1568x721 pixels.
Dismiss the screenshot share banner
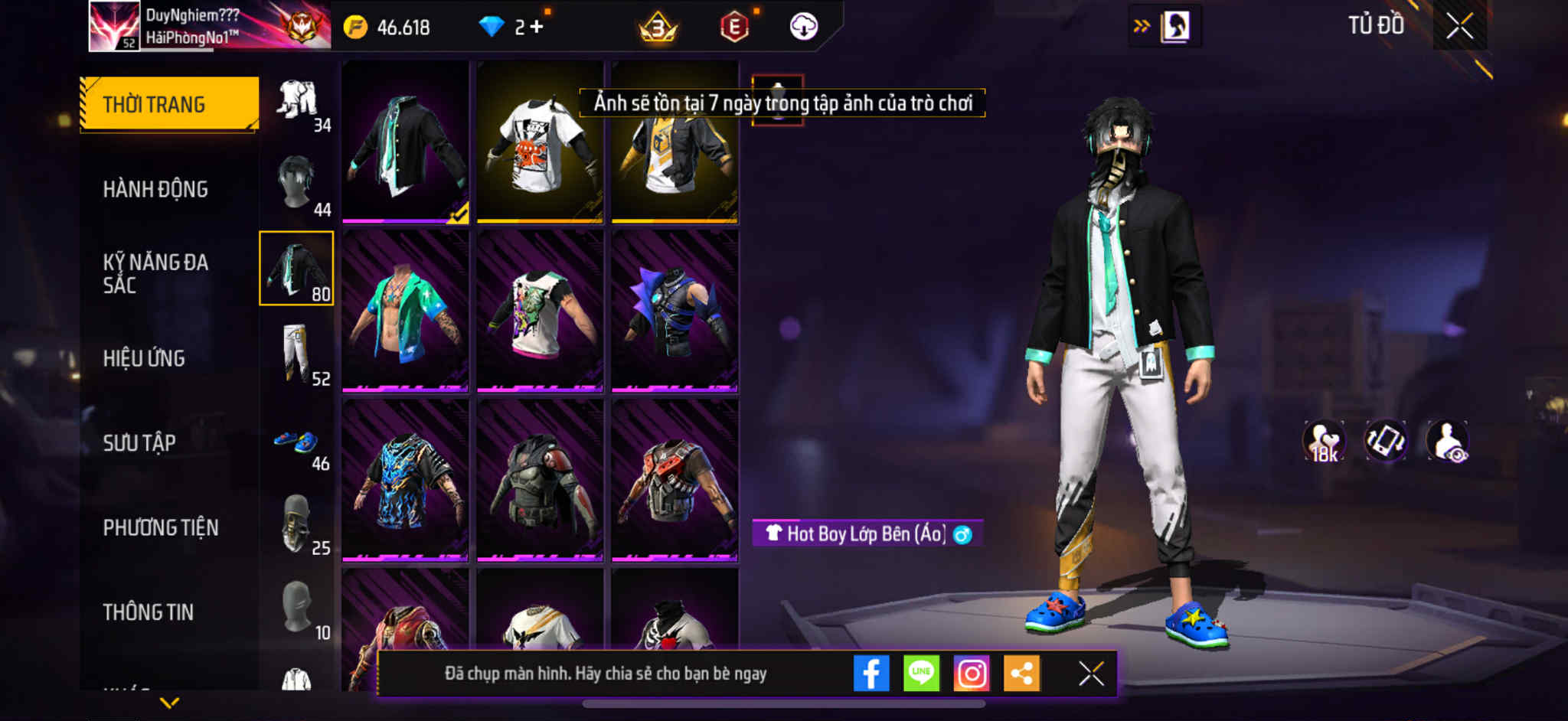[x=1091, y=674]
